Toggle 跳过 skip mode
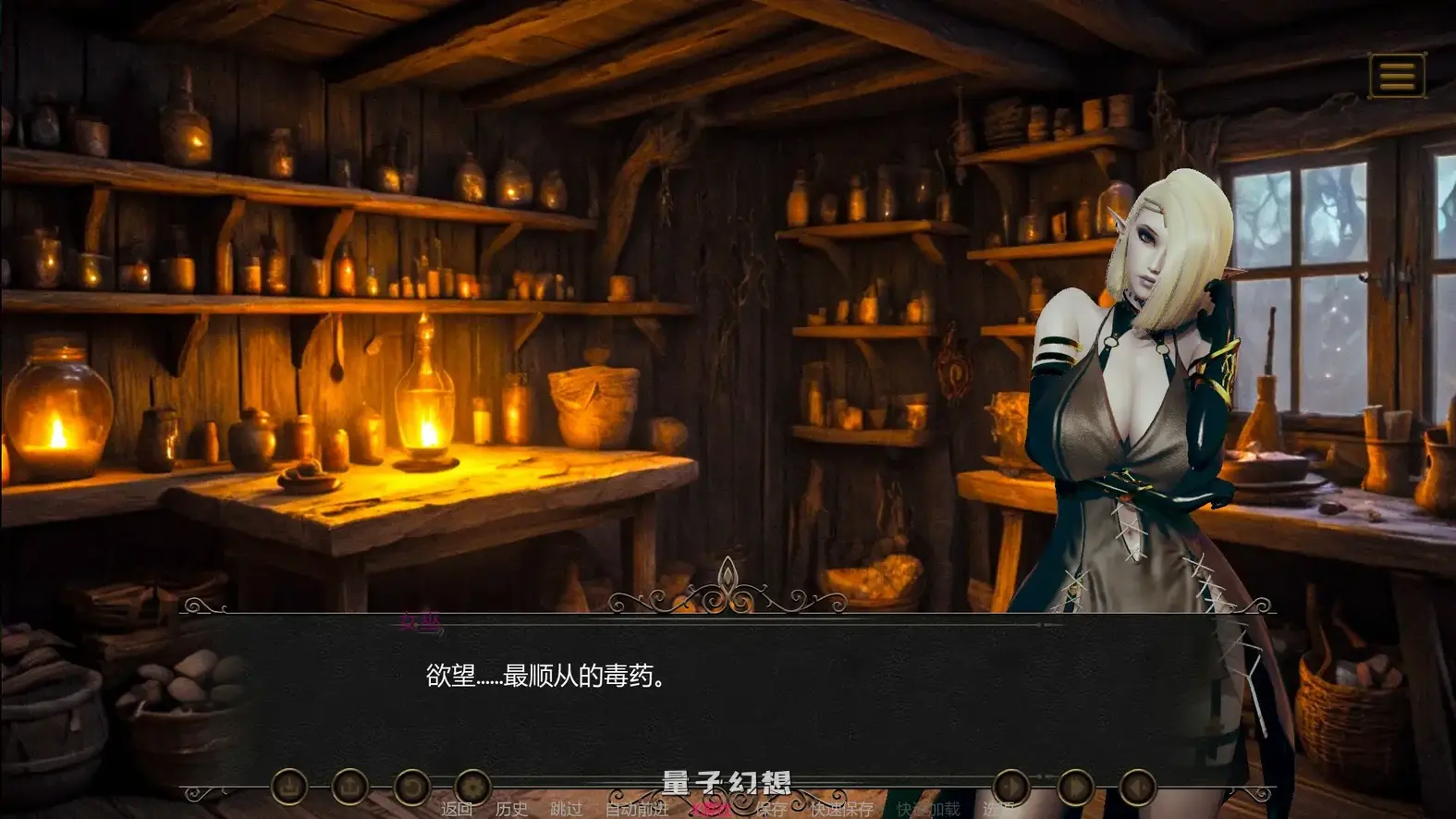1456x819 pixels. click(567, 809)
